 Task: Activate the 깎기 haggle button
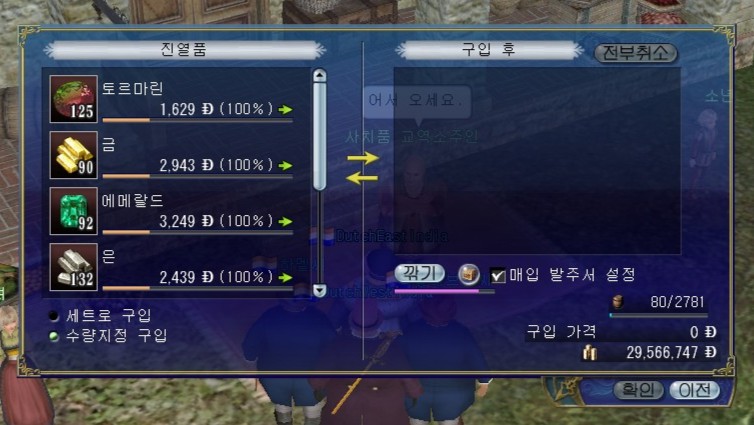pos(420,273)
